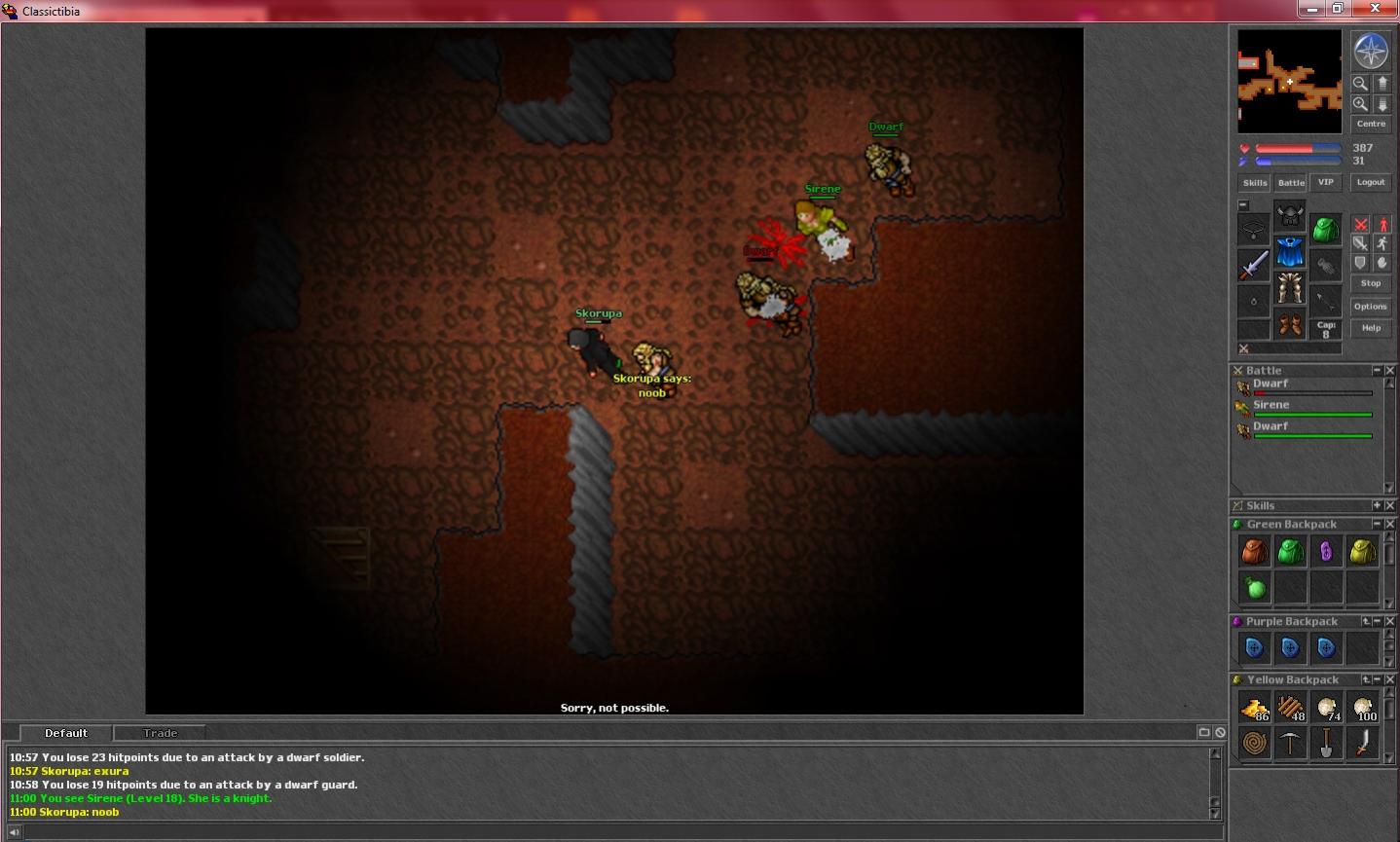This screenshot has height=842, width=1400.
Task: Select Sirene in the Battle list
Action: point(1271,405)
